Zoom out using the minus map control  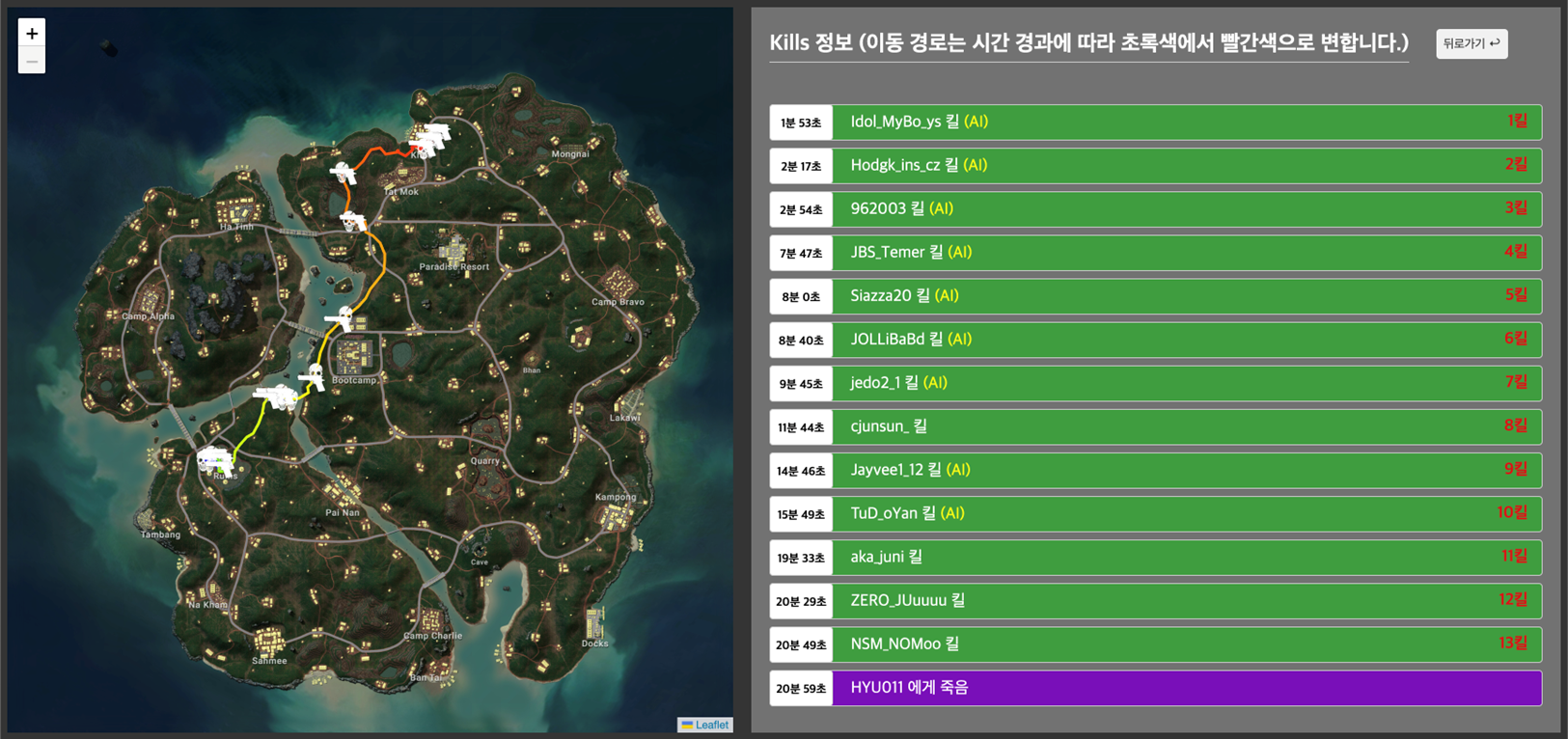coord(31,59)
